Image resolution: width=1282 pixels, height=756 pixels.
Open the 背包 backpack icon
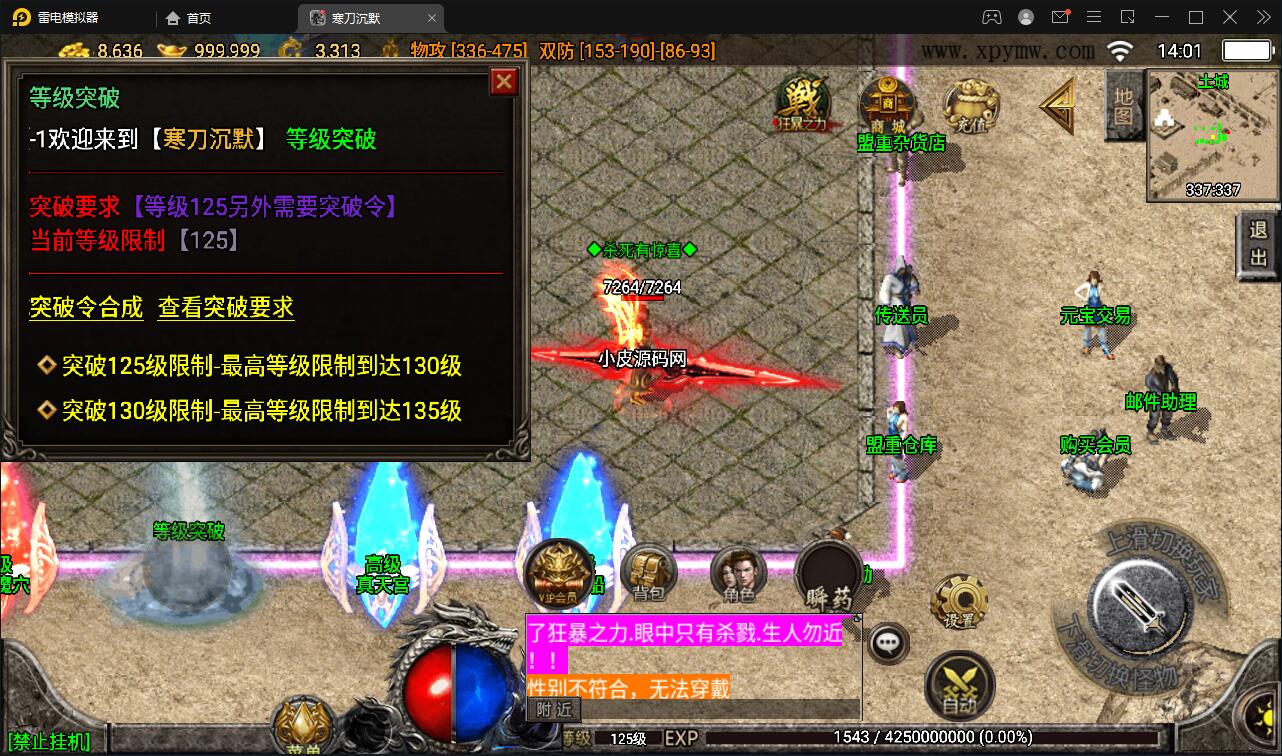click(648, 575)
